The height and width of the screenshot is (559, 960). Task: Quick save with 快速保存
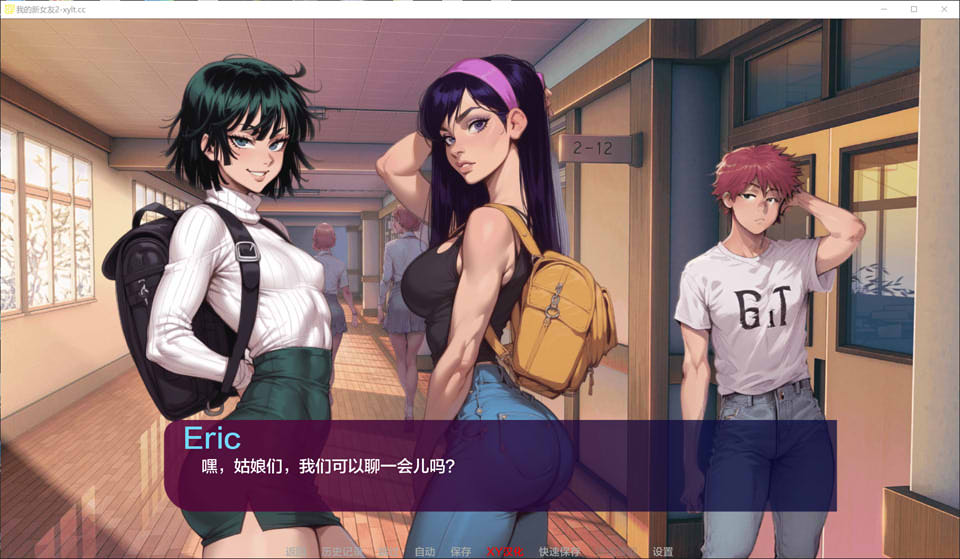point(559,551)
